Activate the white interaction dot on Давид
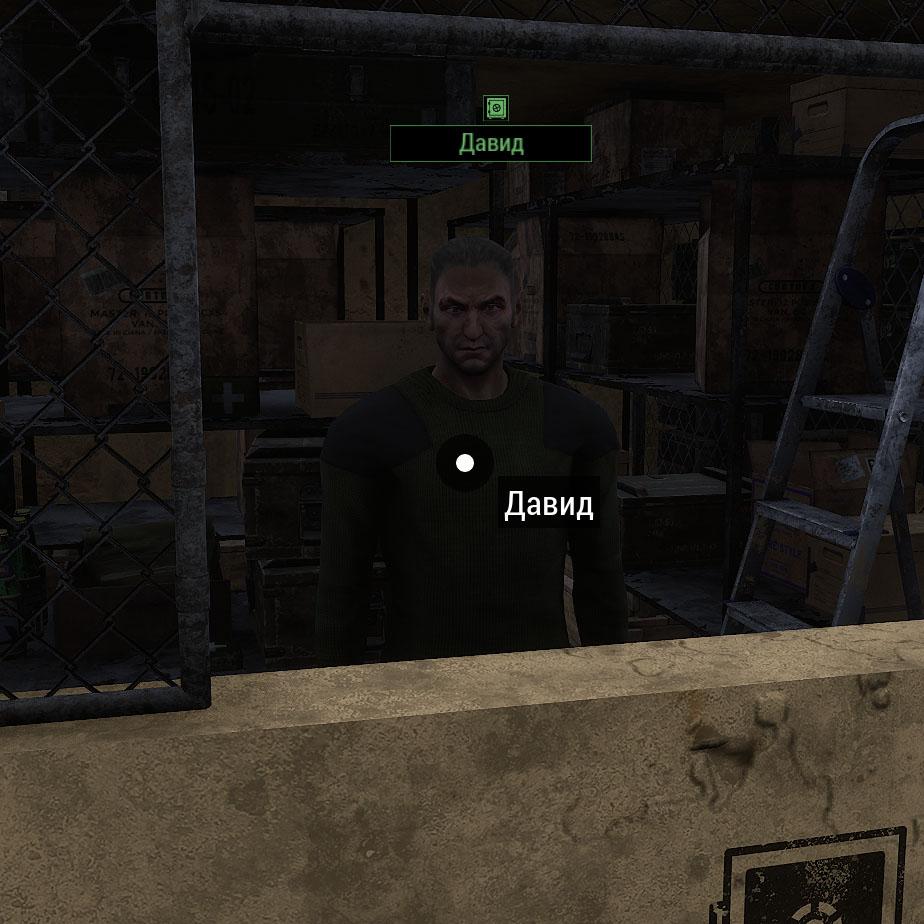 click(x=464, y=463)
